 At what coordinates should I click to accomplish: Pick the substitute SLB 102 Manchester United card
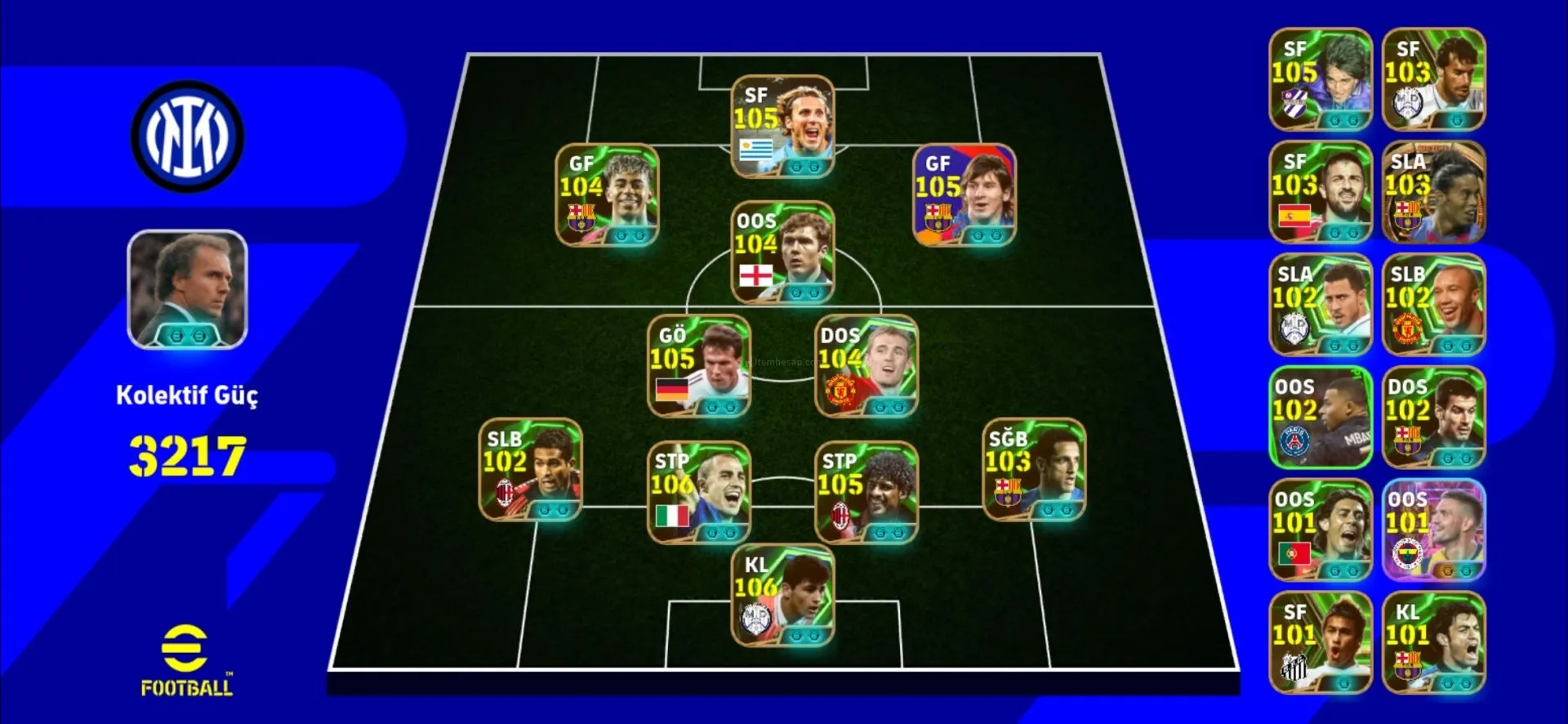pos(1433,305)
